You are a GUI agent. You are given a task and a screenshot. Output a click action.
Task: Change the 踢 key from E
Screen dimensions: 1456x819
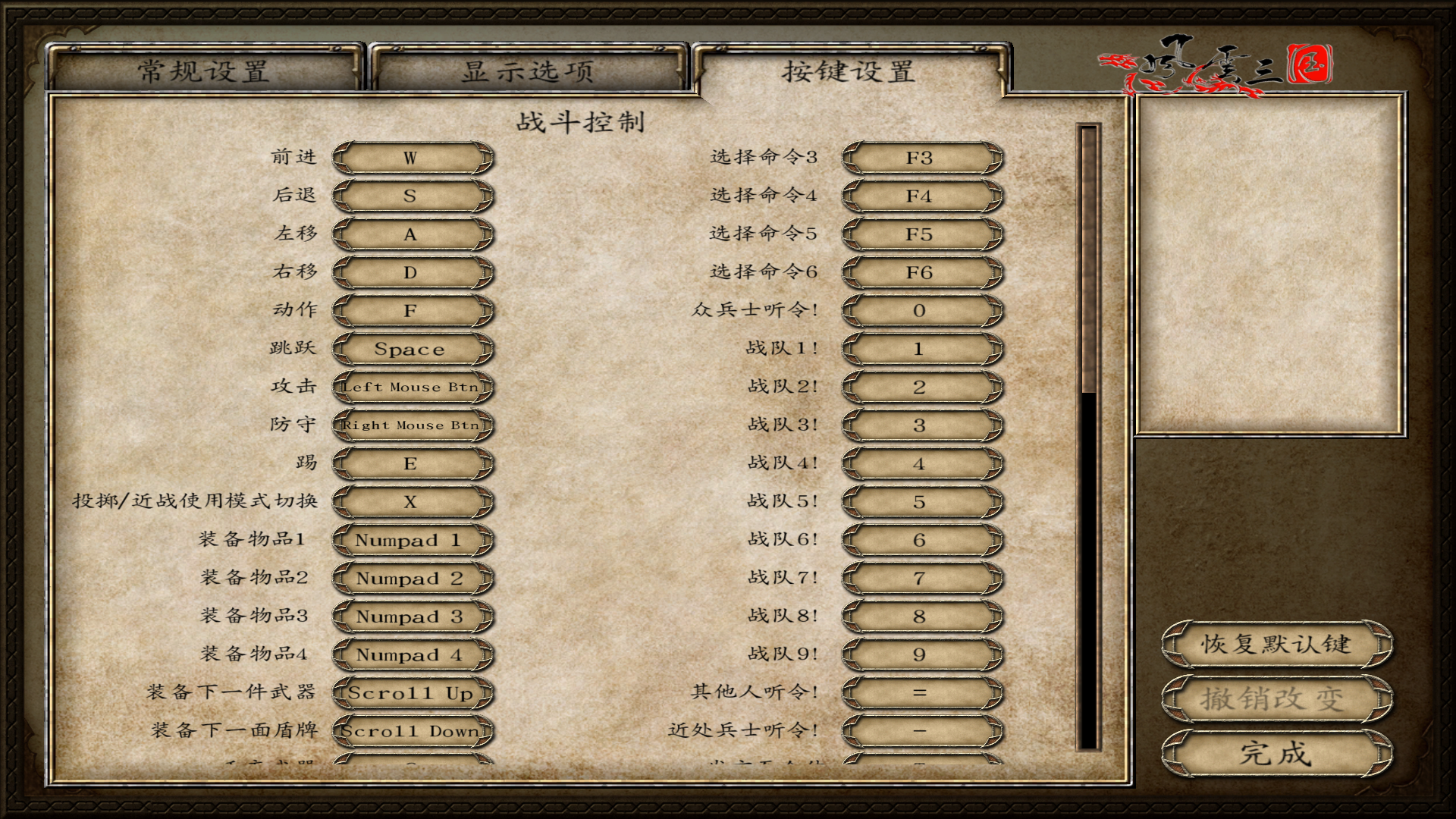(x=410, y=463)
